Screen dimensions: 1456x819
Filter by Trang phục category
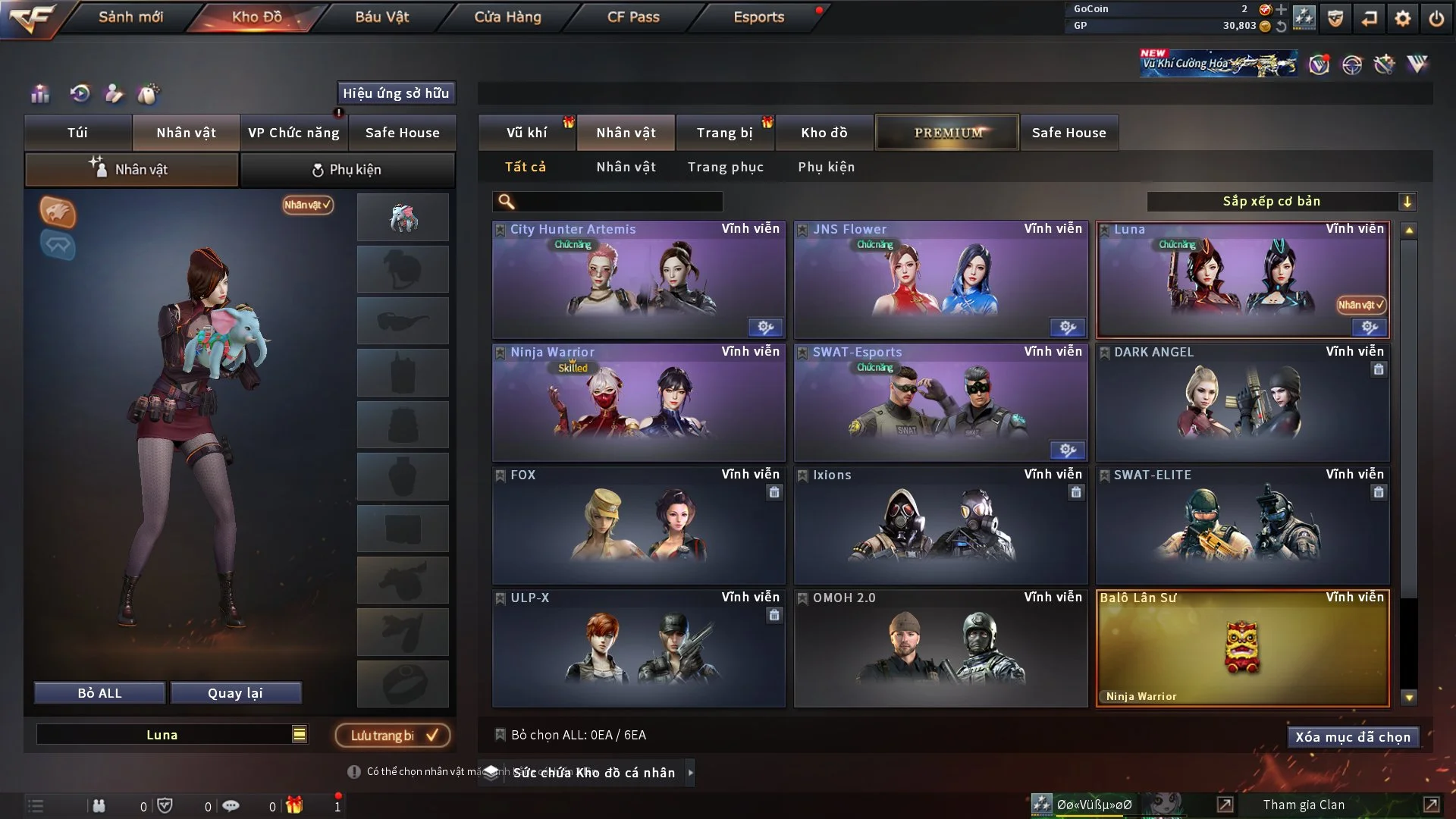[725, 167]
